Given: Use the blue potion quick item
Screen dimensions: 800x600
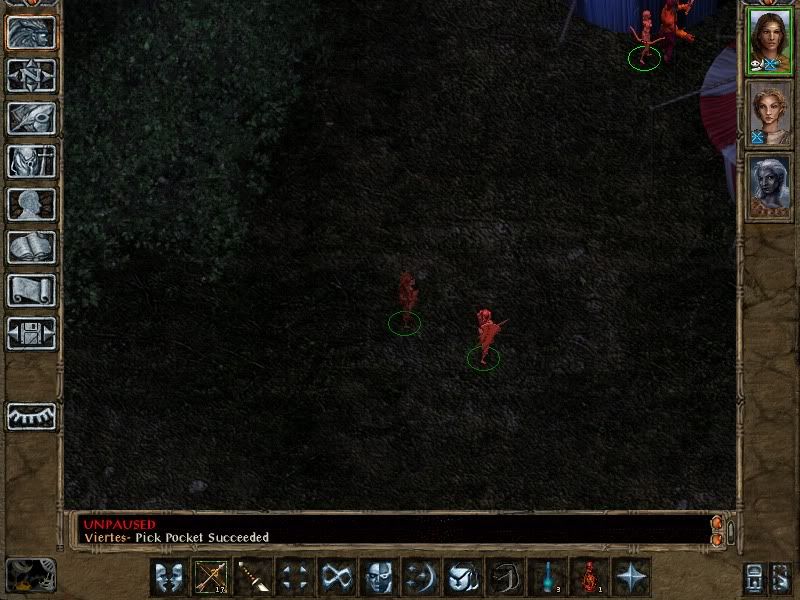Looking at the screenshot, I should tap(548, 577).
